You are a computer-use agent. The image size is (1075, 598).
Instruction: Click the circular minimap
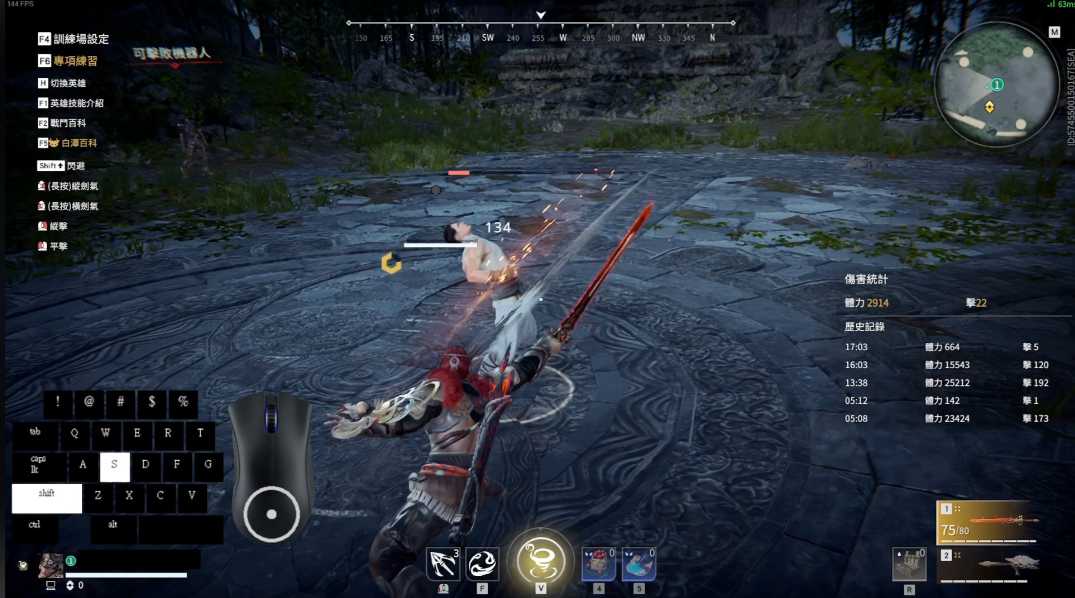(996, 85)
